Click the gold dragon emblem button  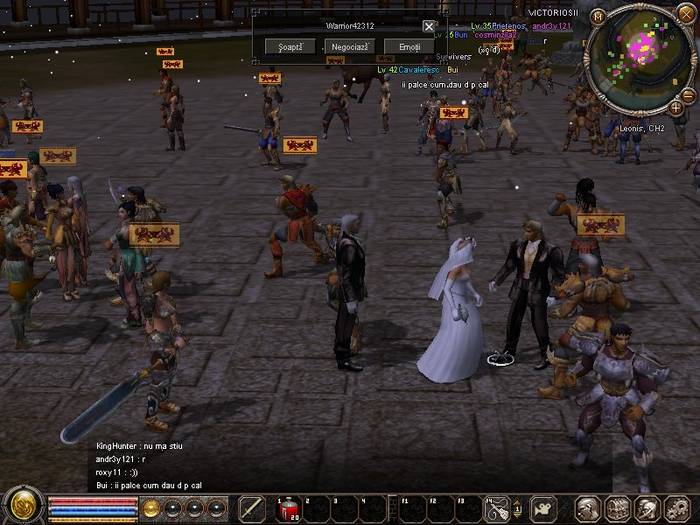(22, 506)
